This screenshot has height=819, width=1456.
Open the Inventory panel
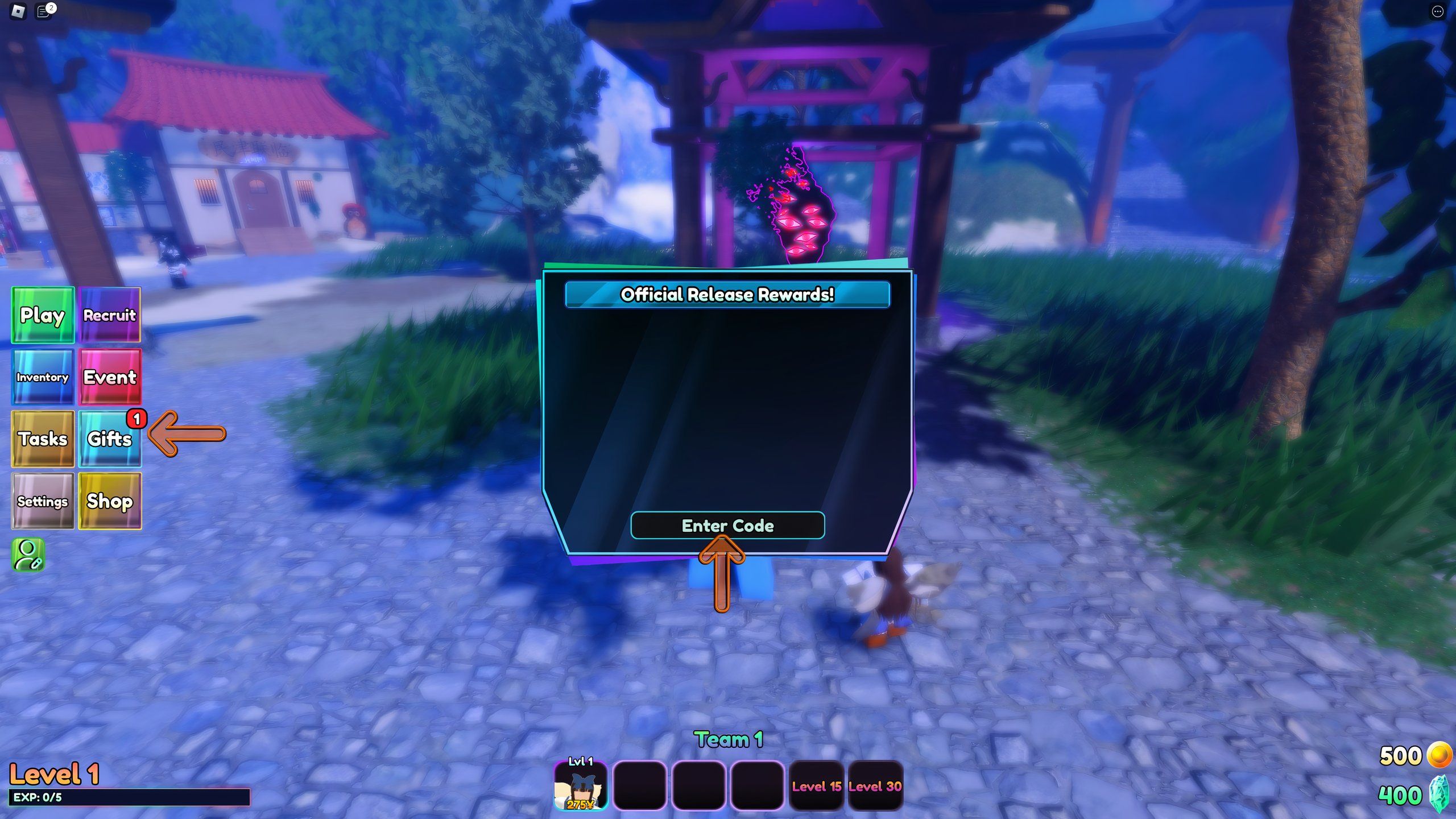point(43,377)
